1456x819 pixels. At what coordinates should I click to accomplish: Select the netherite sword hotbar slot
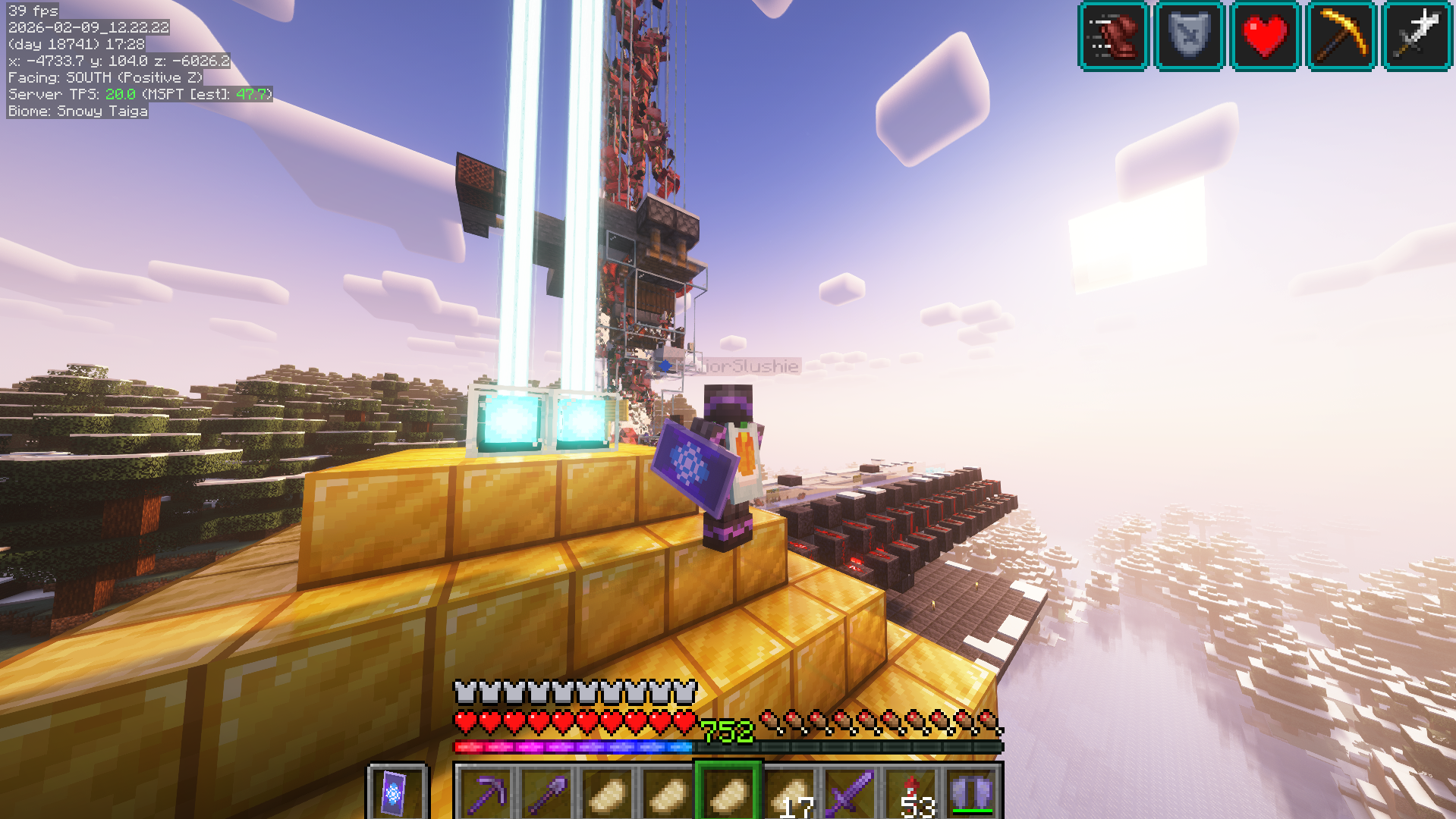850,793
